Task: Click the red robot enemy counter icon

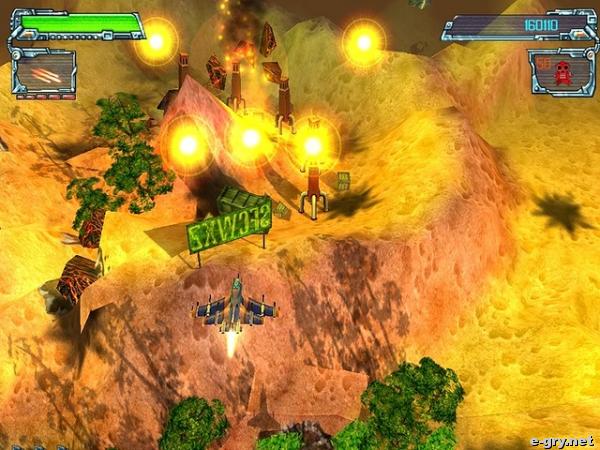Action: [563, 72]
